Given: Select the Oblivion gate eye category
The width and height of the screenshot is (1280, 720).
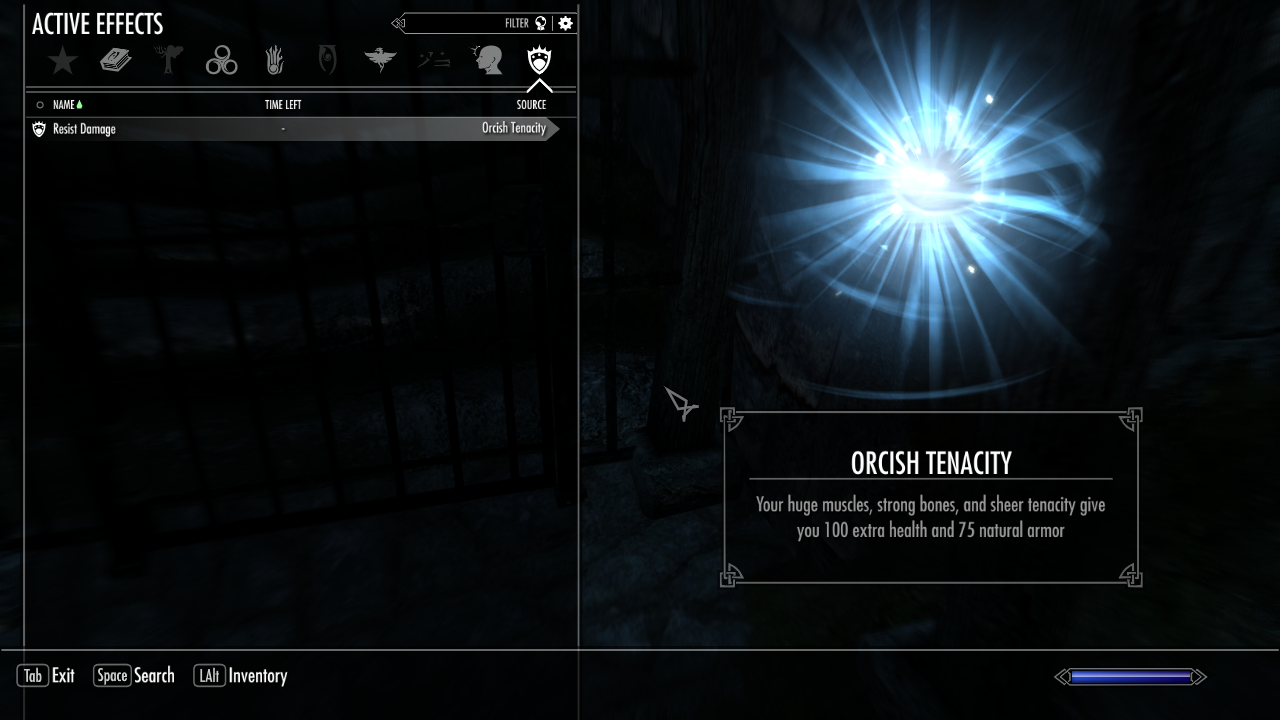Looking at the screenshot, I should [x=327, y=61].
